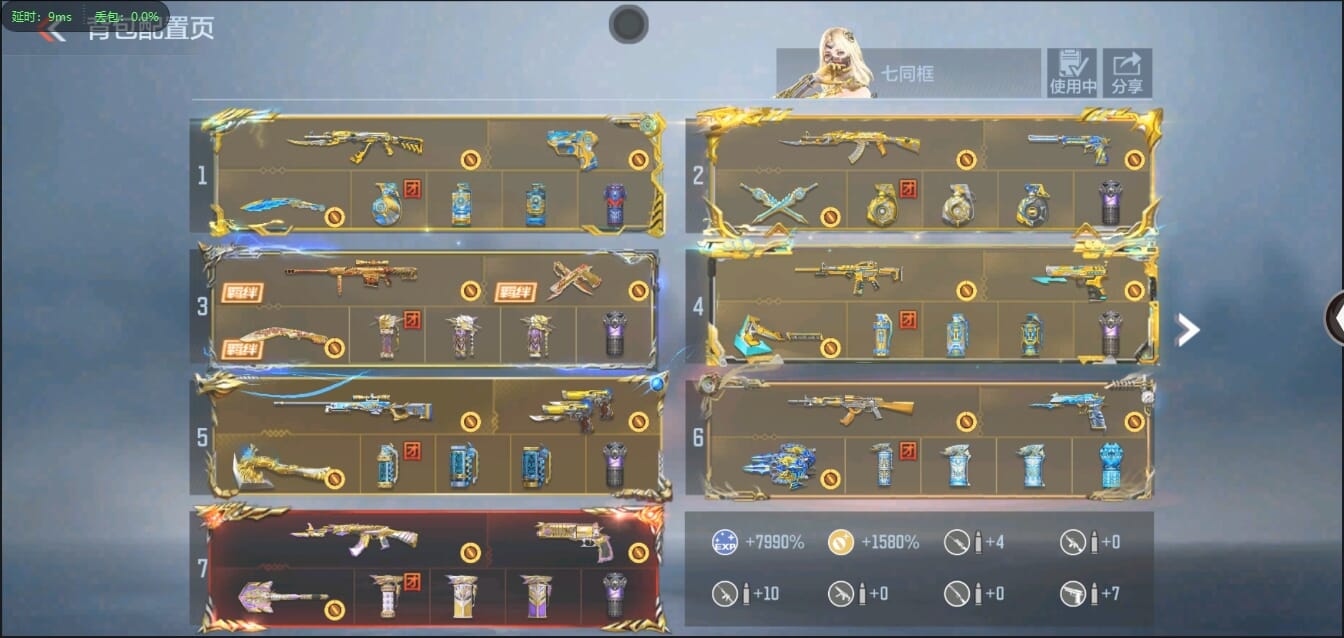Image resolution: width=1344 pixels, height=638 pixels.
Task: Expand the side panel arrow on right edge
Action: point(1334,317)
